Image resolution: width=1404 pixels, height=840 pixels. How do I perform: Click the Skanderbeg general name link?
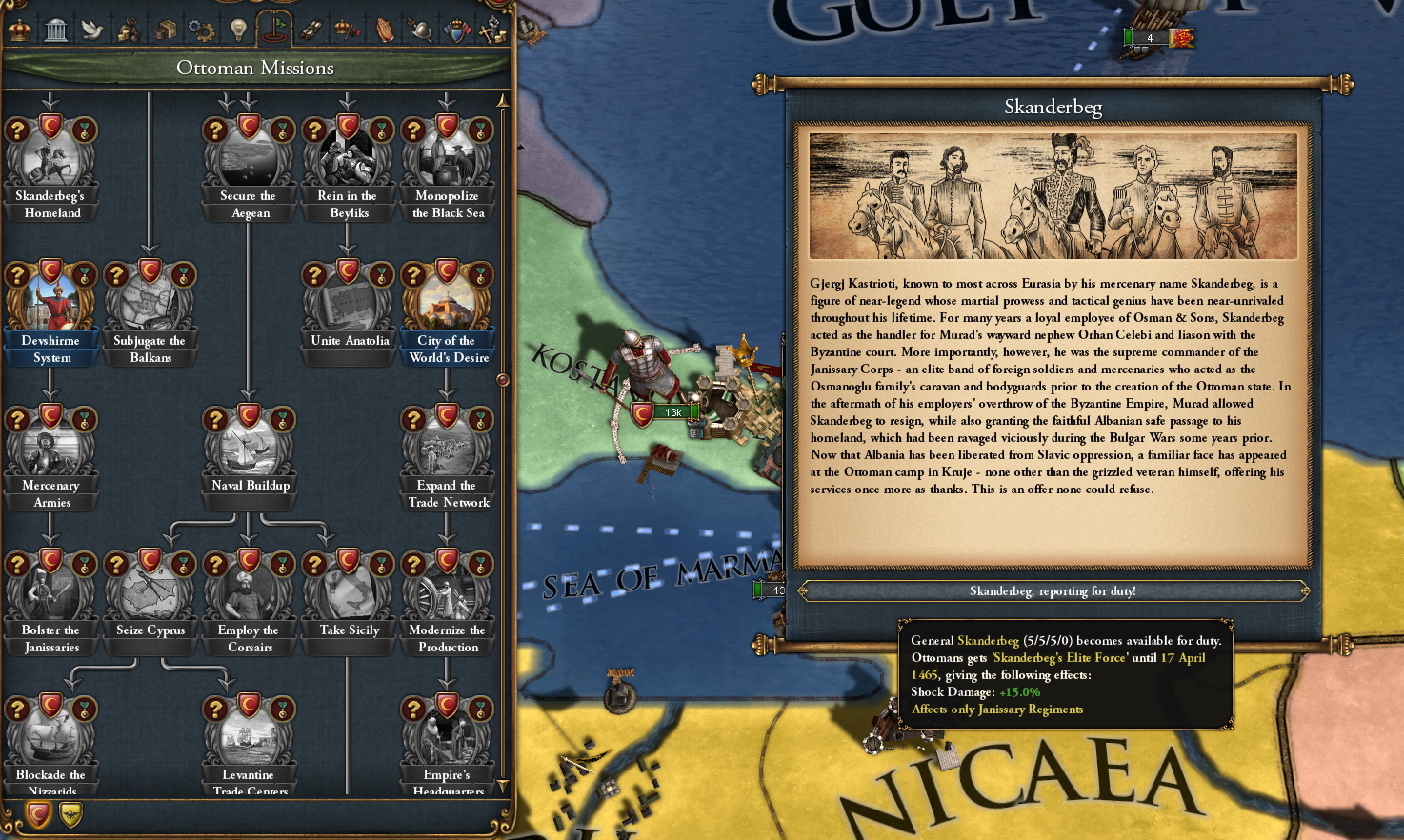991,640
